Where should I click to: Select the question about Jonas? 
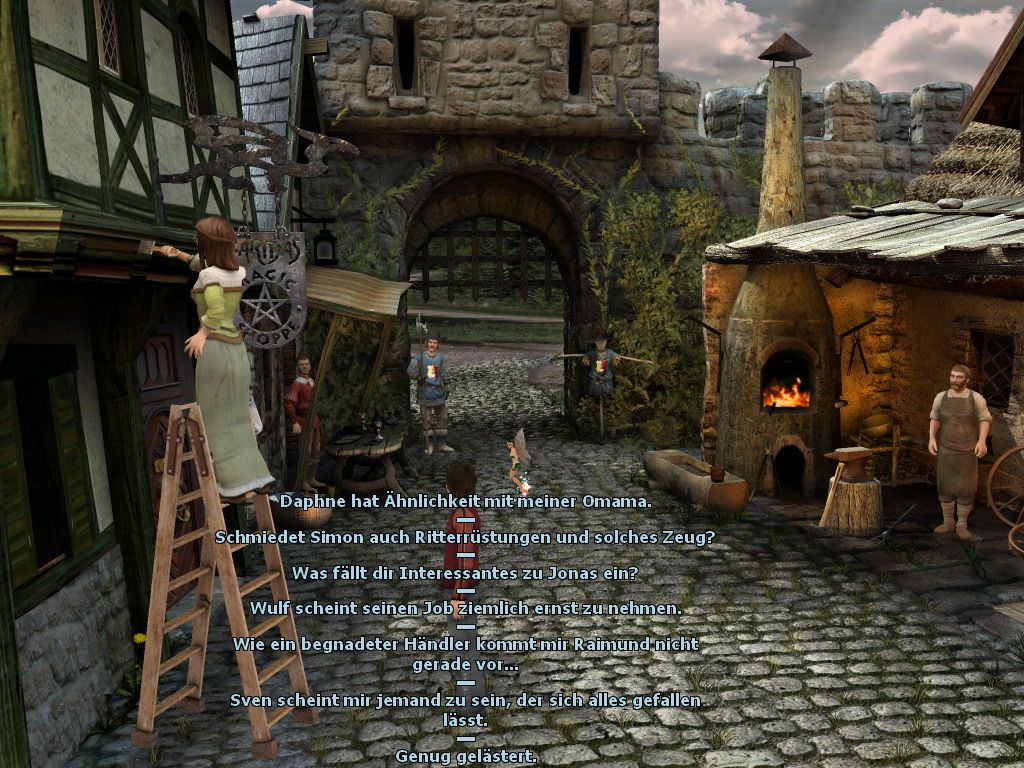465,573
